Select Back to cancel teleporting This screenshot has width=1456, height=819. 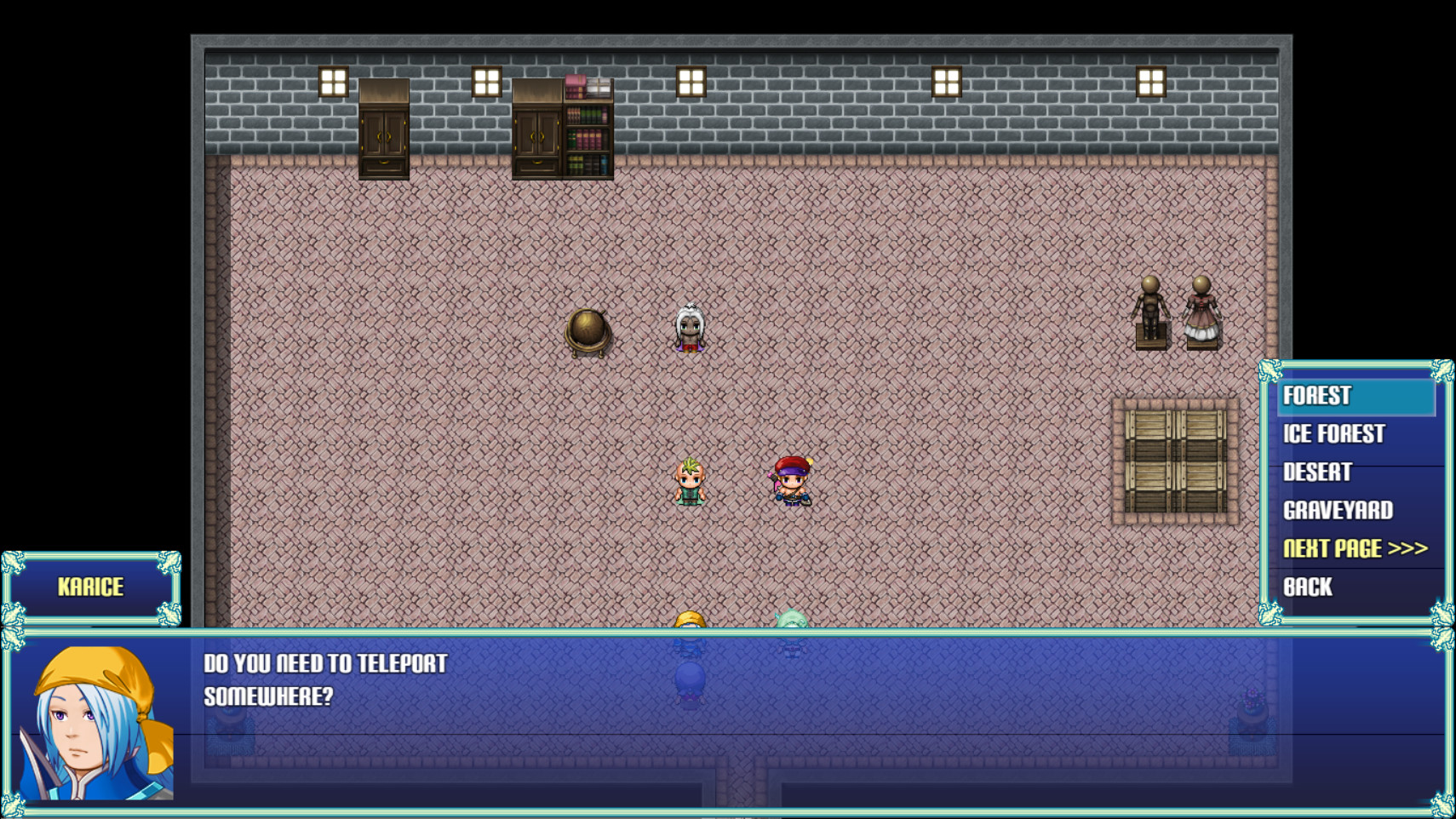click(x=1305, y=587)
